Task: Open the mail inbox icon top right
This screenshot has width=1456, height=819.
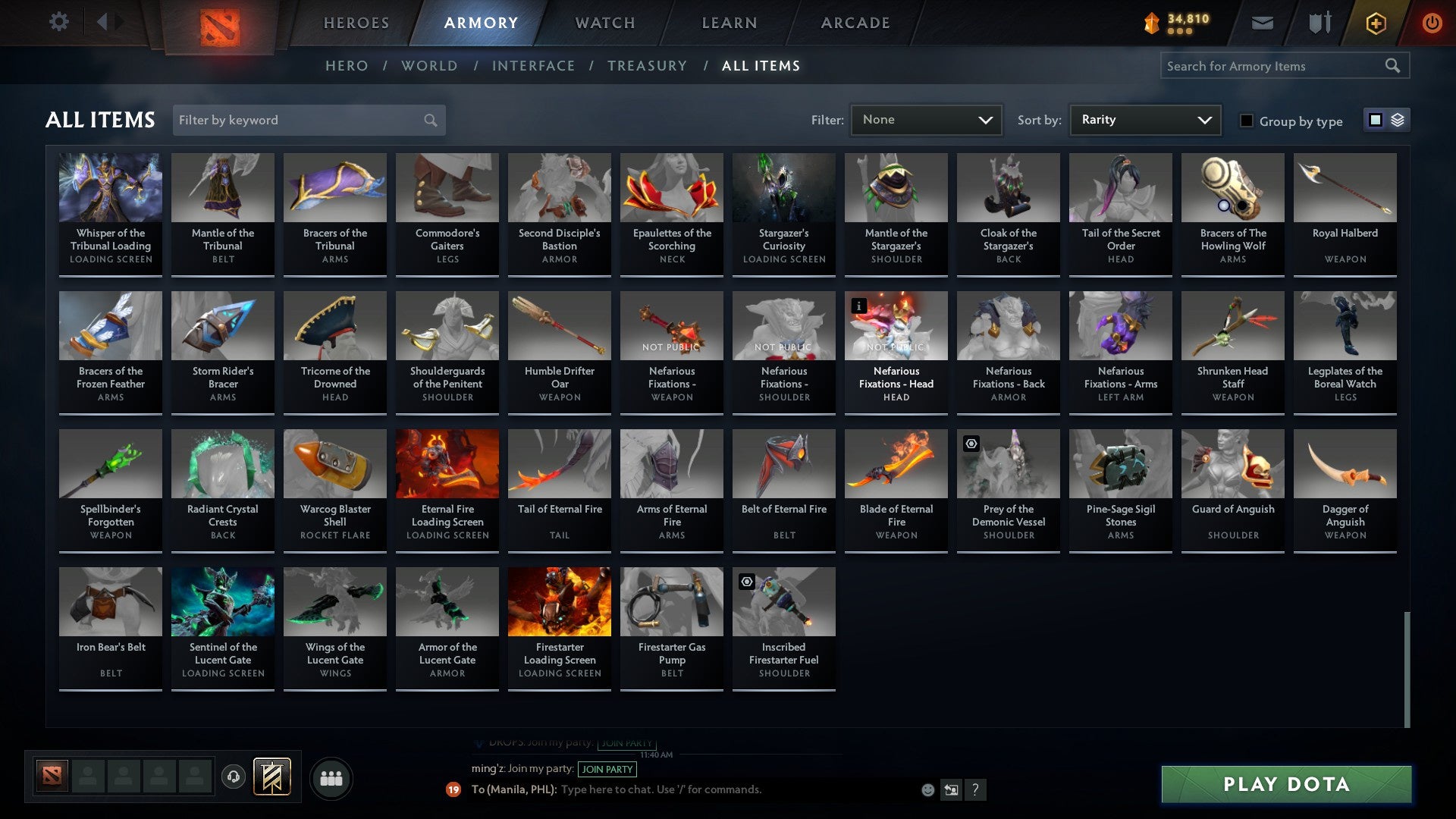Action: [x=1261, y=22]
